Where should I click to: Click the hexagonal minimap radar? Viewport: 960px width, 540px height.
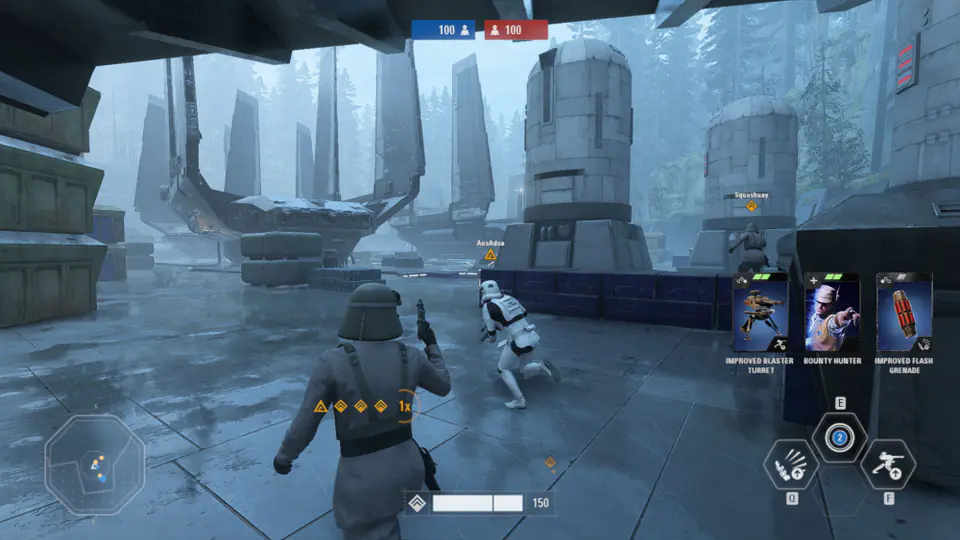(94, 464)
